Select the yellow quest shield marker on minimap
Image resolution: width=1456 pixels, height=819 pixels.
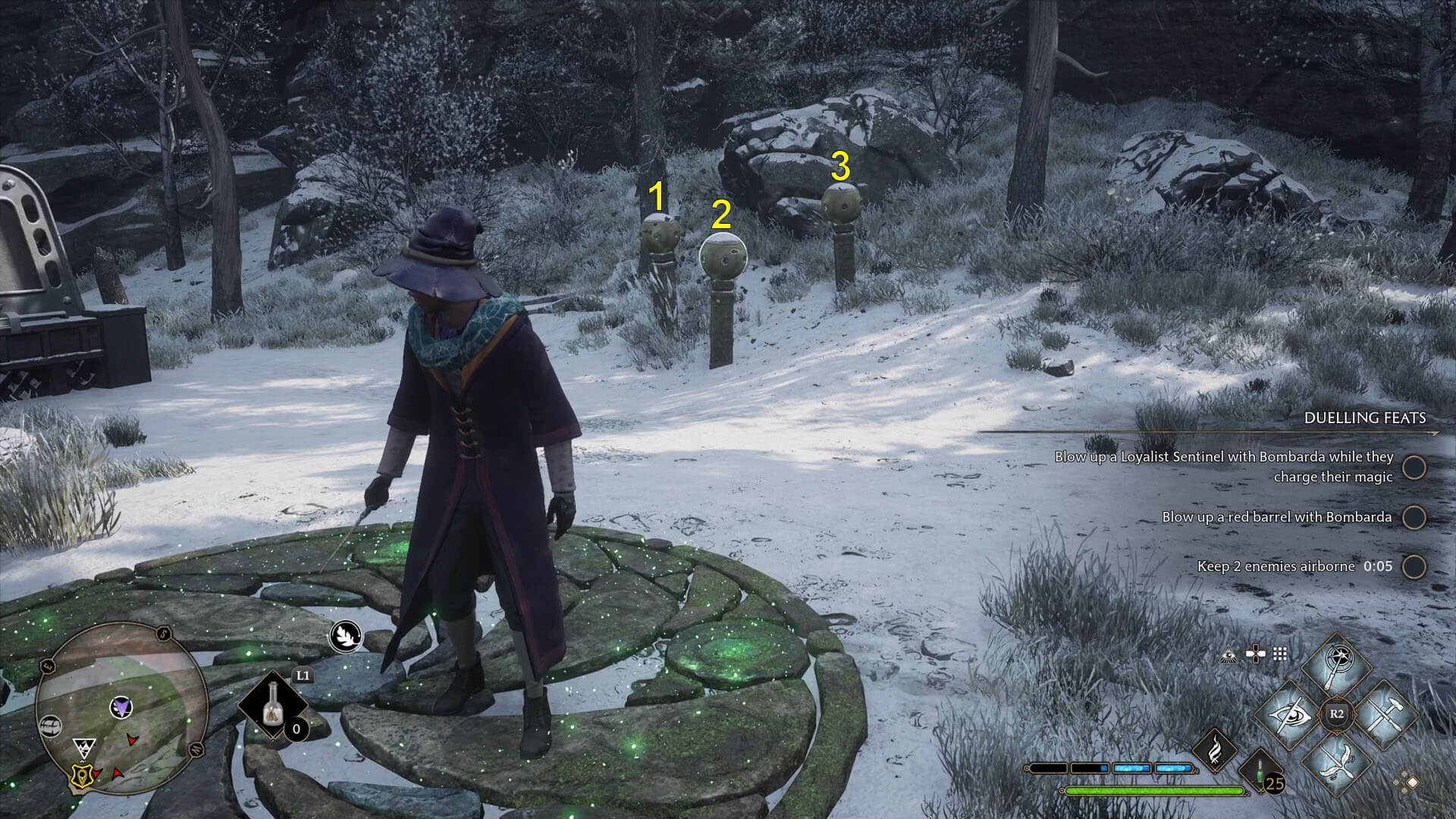coord(80,774)
